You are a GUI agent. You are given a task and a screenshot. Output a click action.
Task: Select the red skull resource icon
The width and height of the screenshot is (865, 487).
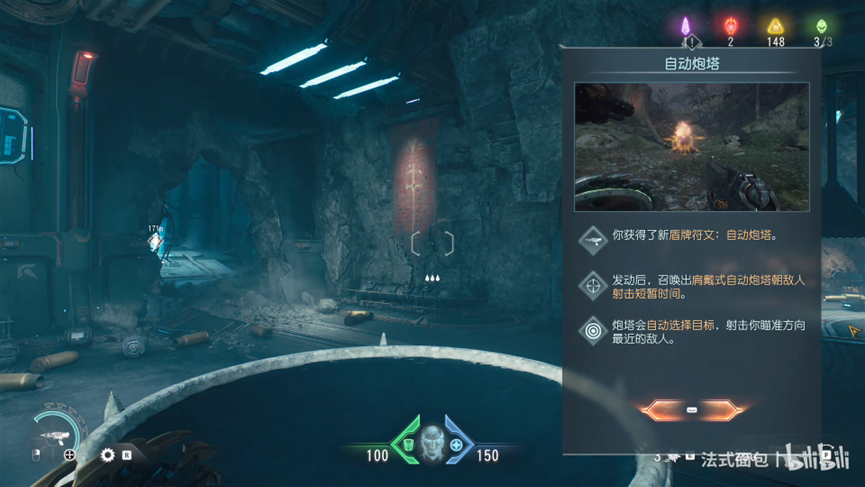click(730, 27)
